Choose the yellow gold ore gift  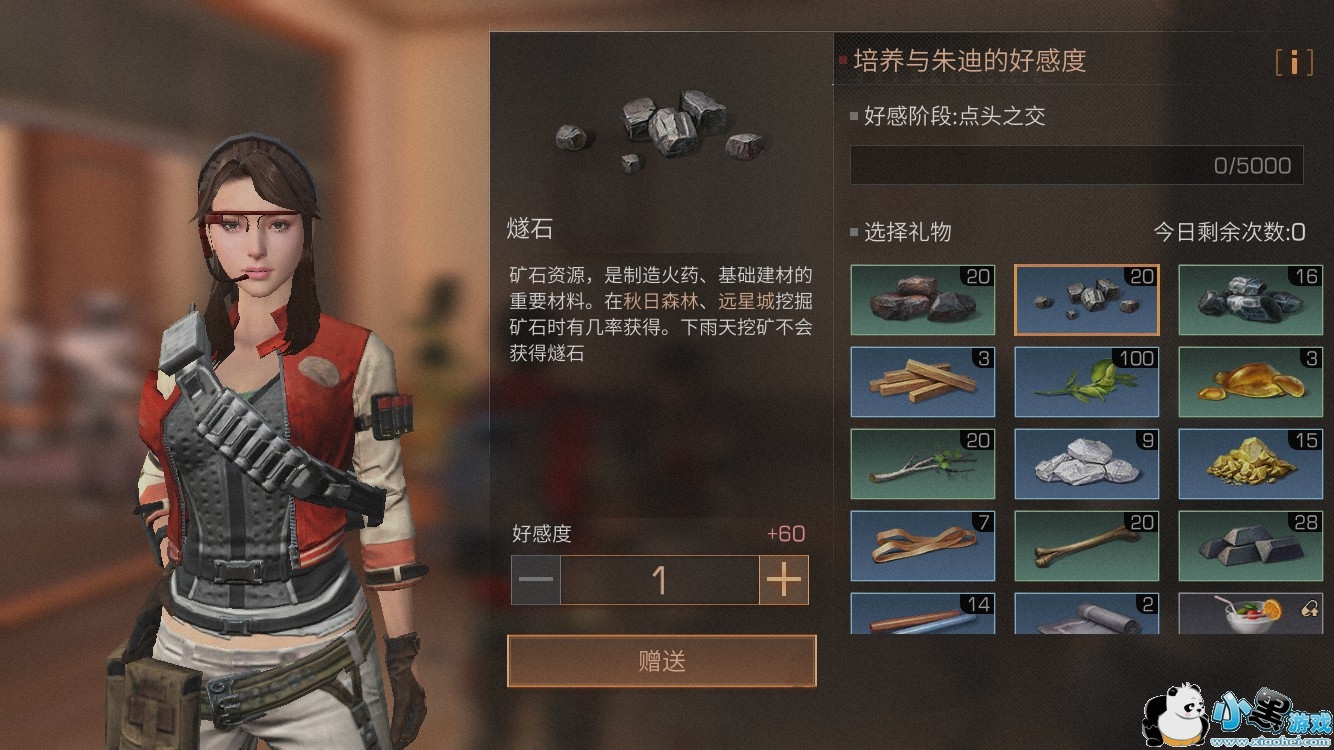click(1250, 464)
